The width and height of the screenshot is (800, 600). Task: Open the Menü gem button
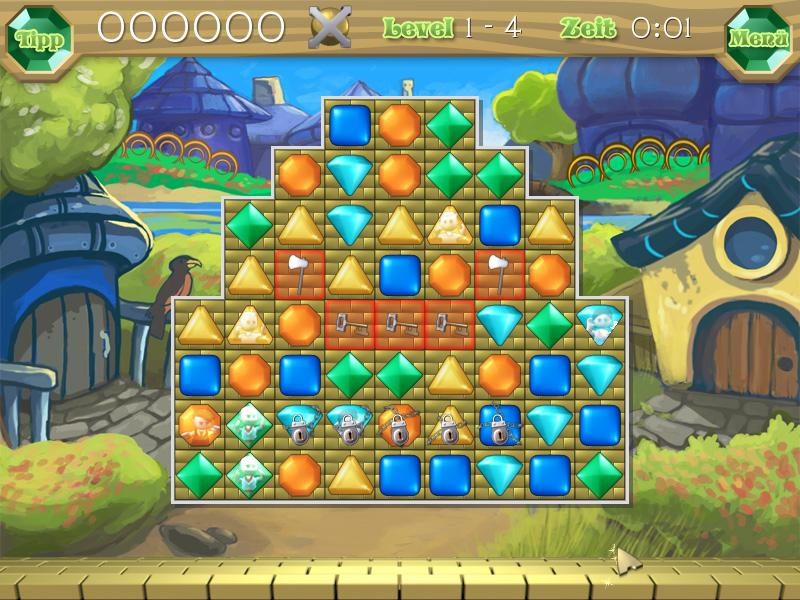click(x=757, y=40)
